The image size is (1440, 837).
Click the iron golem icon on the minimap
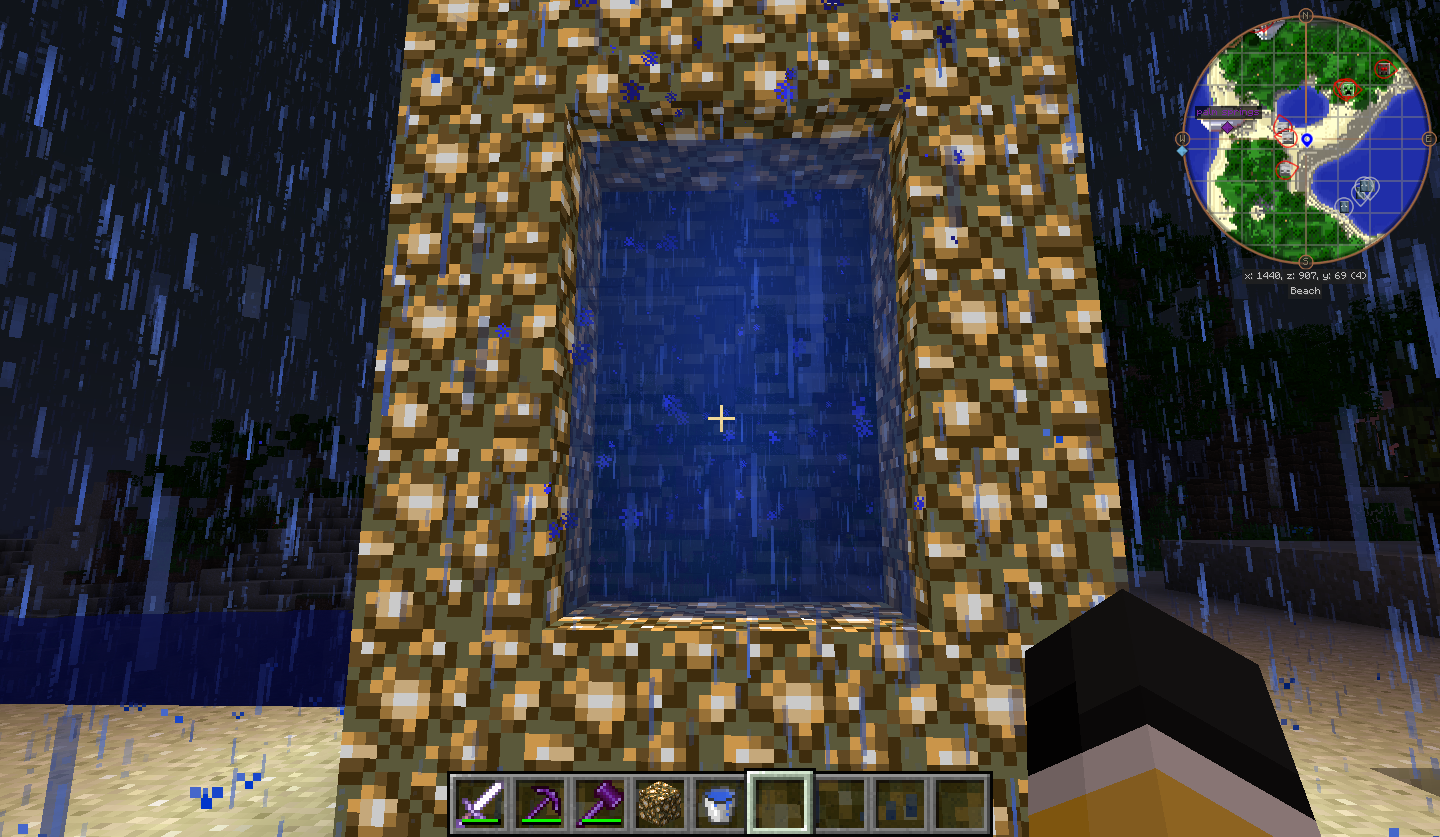tap(1365, 186)
